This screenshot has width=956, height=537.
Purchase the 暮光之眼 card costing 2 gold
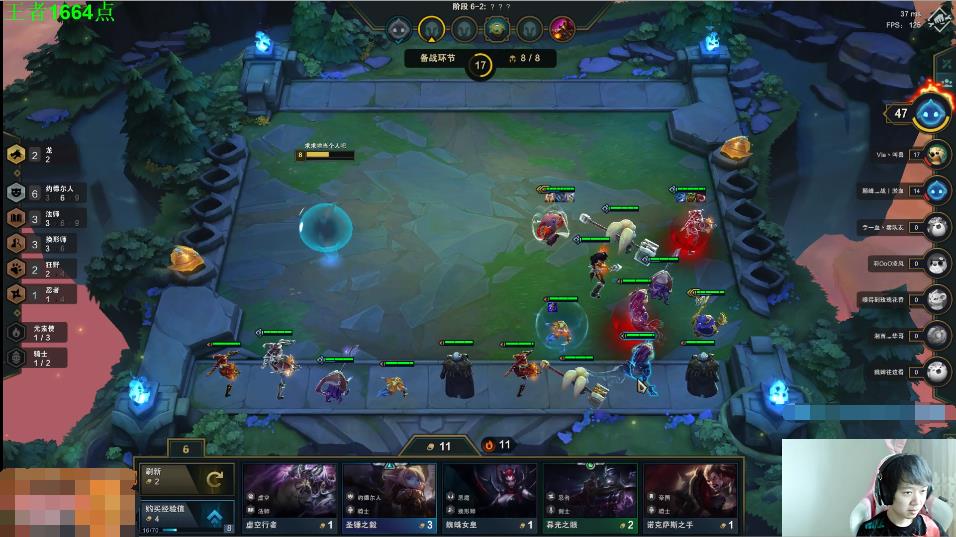(590, 497)
